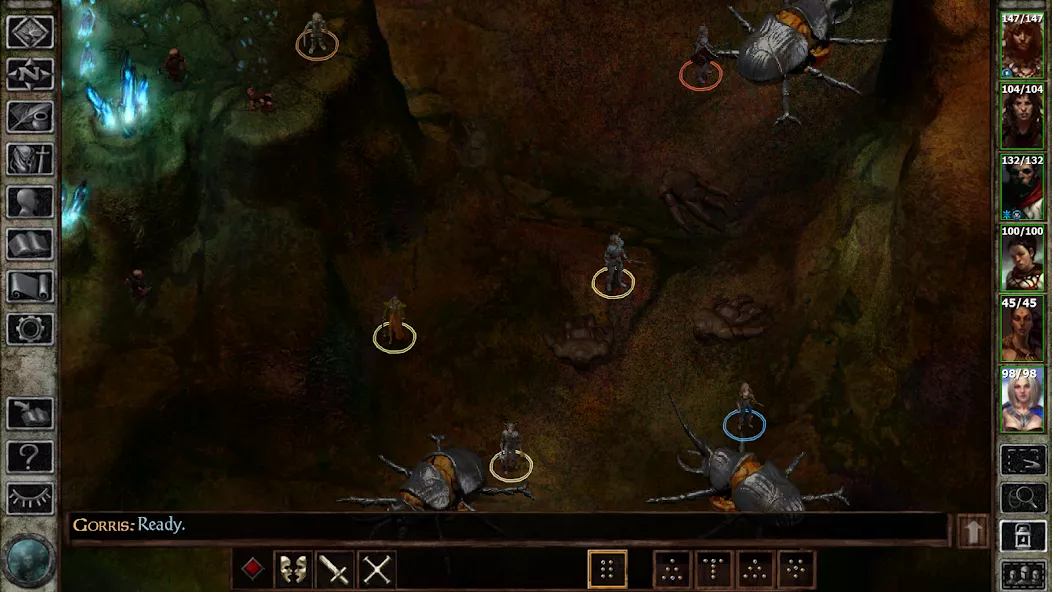Select the T-shaped party formation
This screenshot has width=1052, height=592.
point(714,570)
